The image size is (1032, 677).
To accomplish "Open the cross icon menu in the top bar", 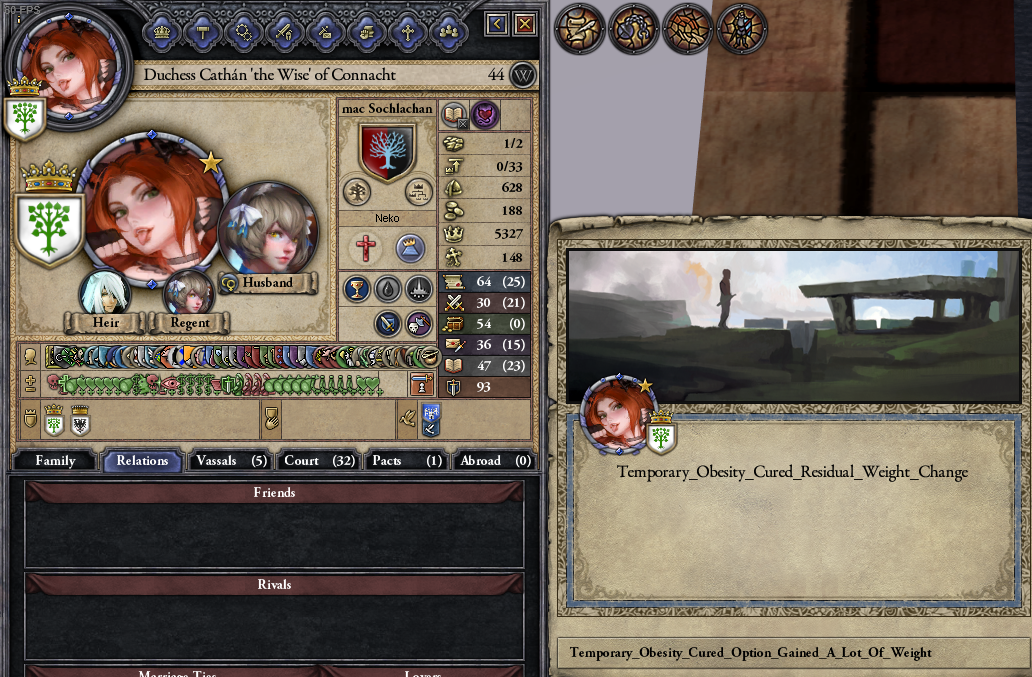I will pyautogui.click(x=406, y=30).
